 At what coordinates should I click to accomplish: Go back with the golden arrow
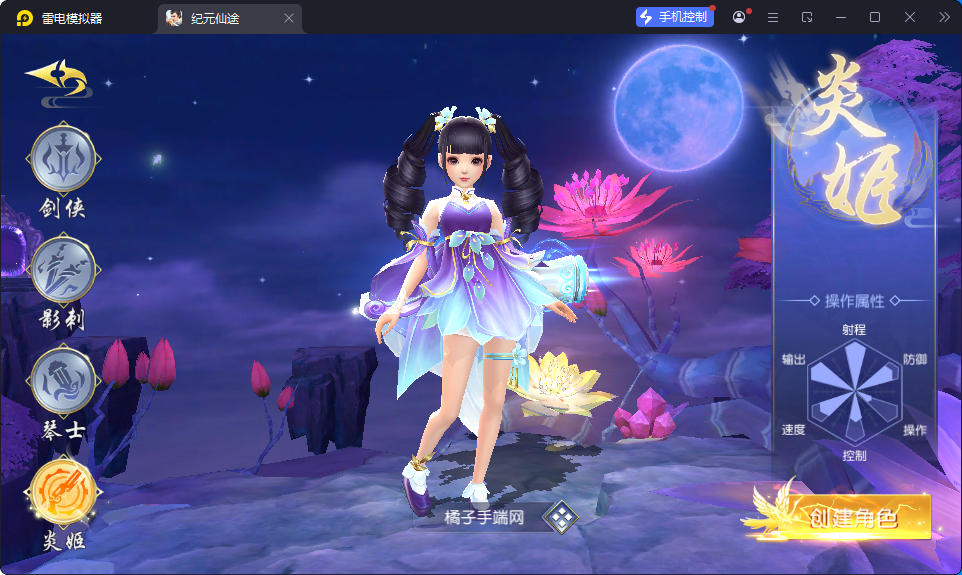(x=56, y=77)
